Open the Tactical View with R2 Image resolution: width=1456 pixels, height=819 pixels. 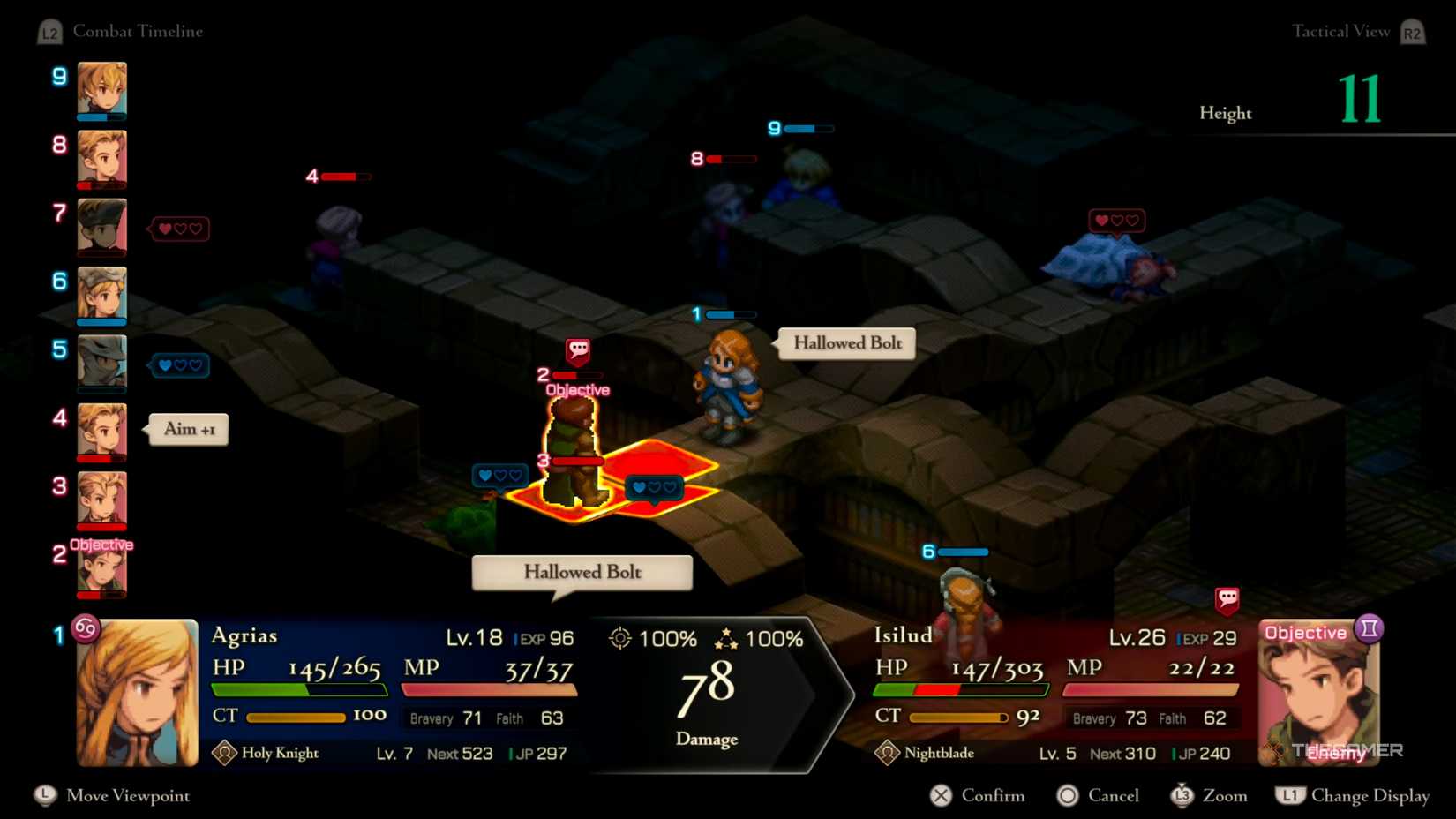pos(1412,31)
